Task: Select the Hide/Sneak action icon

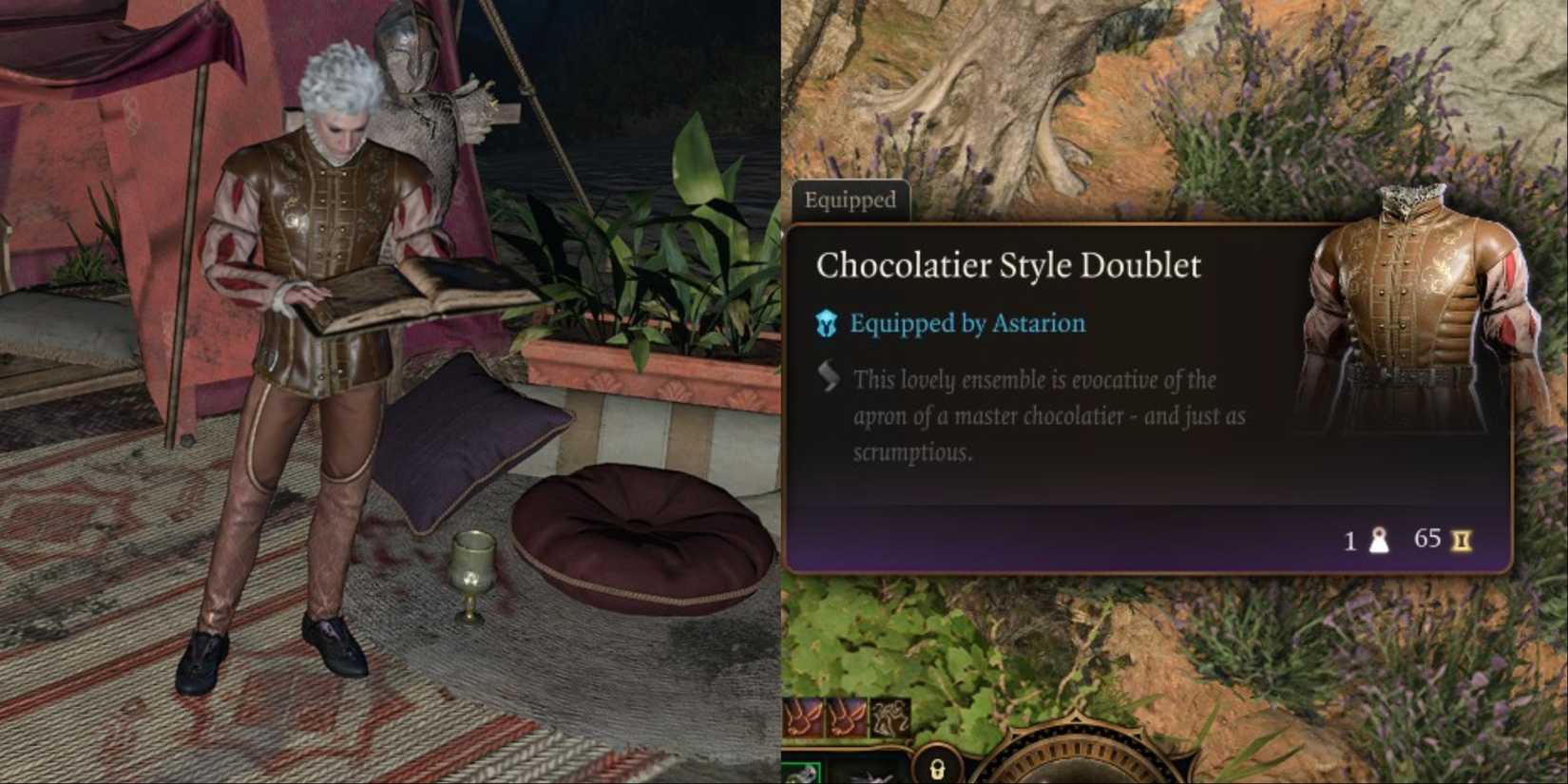Action: (890, 717)
